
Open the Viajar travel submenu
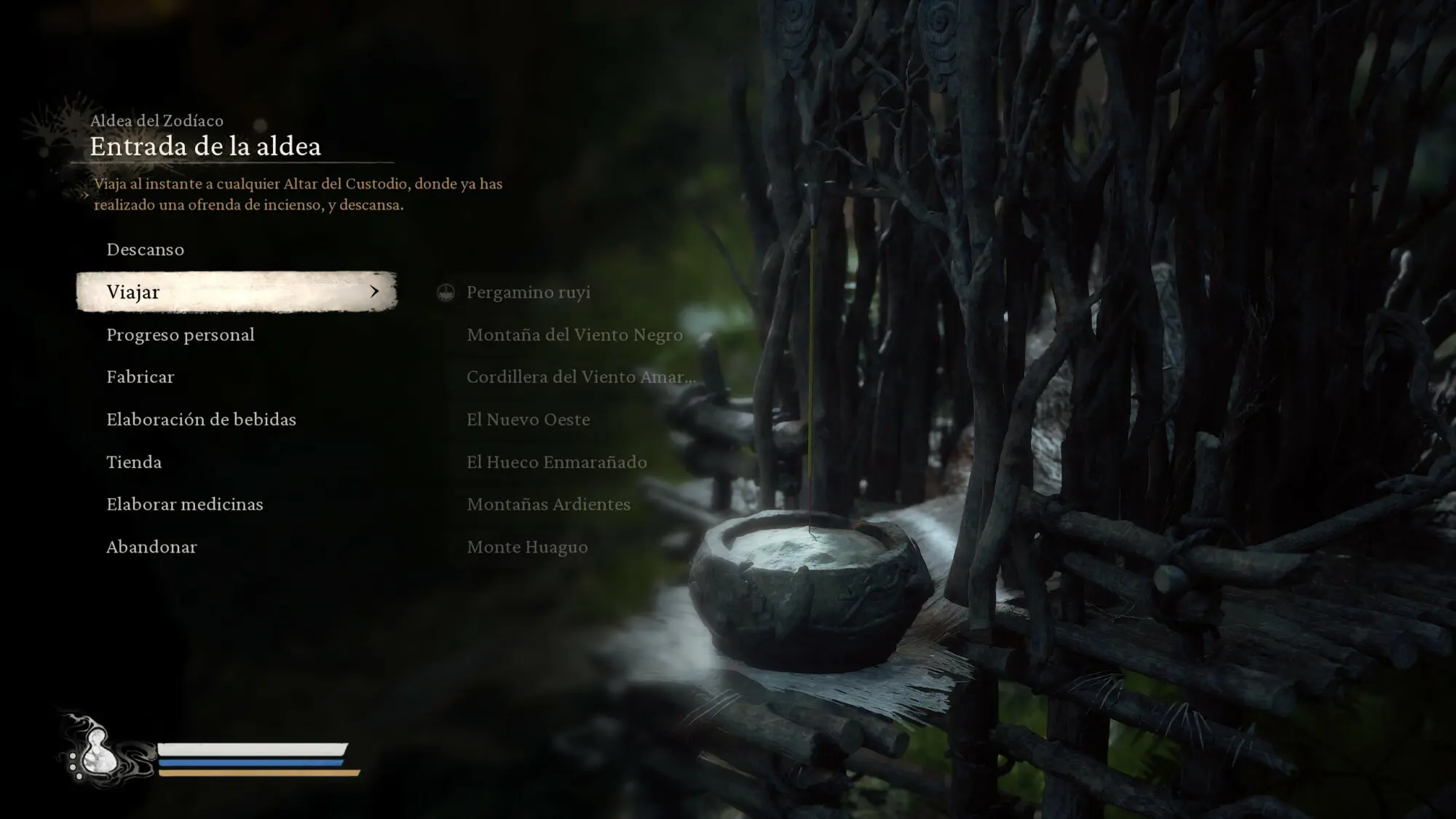tap(236, 292)
